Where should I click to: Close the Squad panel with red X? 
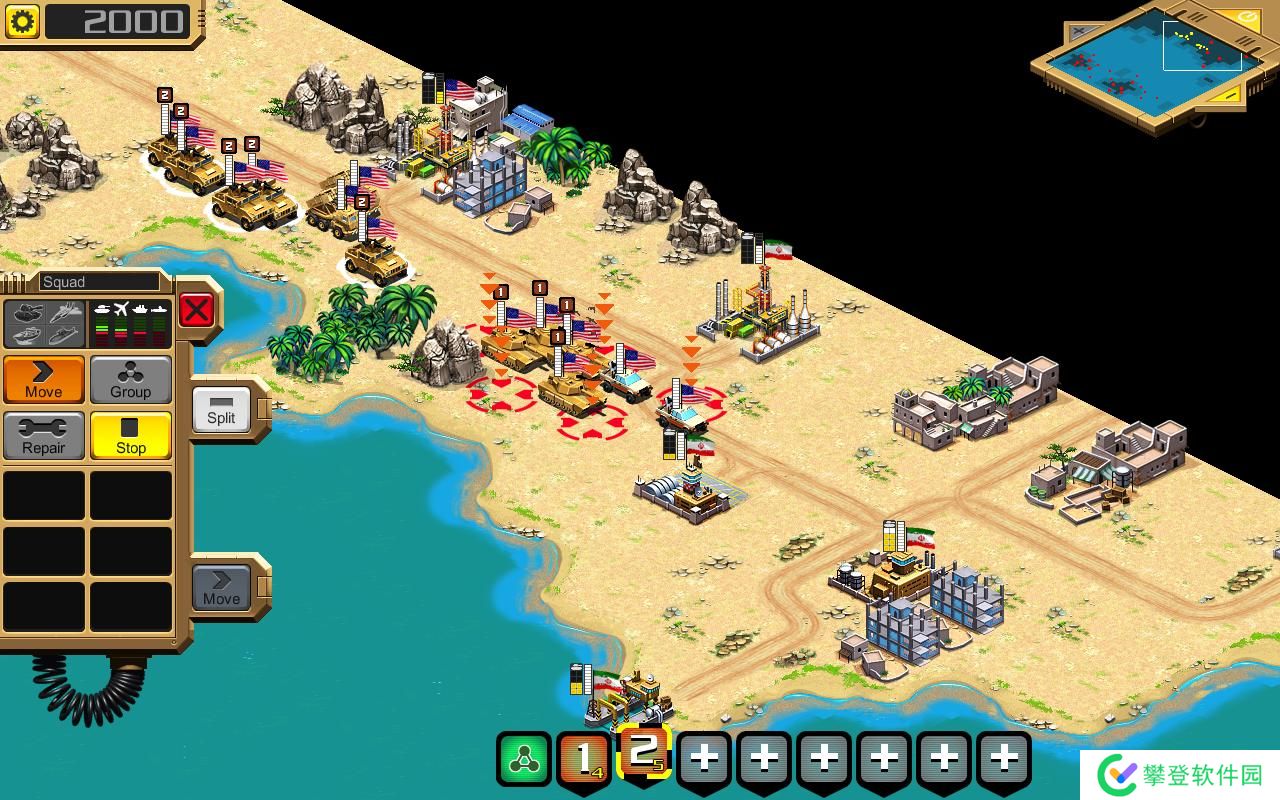tap(196, 310)
